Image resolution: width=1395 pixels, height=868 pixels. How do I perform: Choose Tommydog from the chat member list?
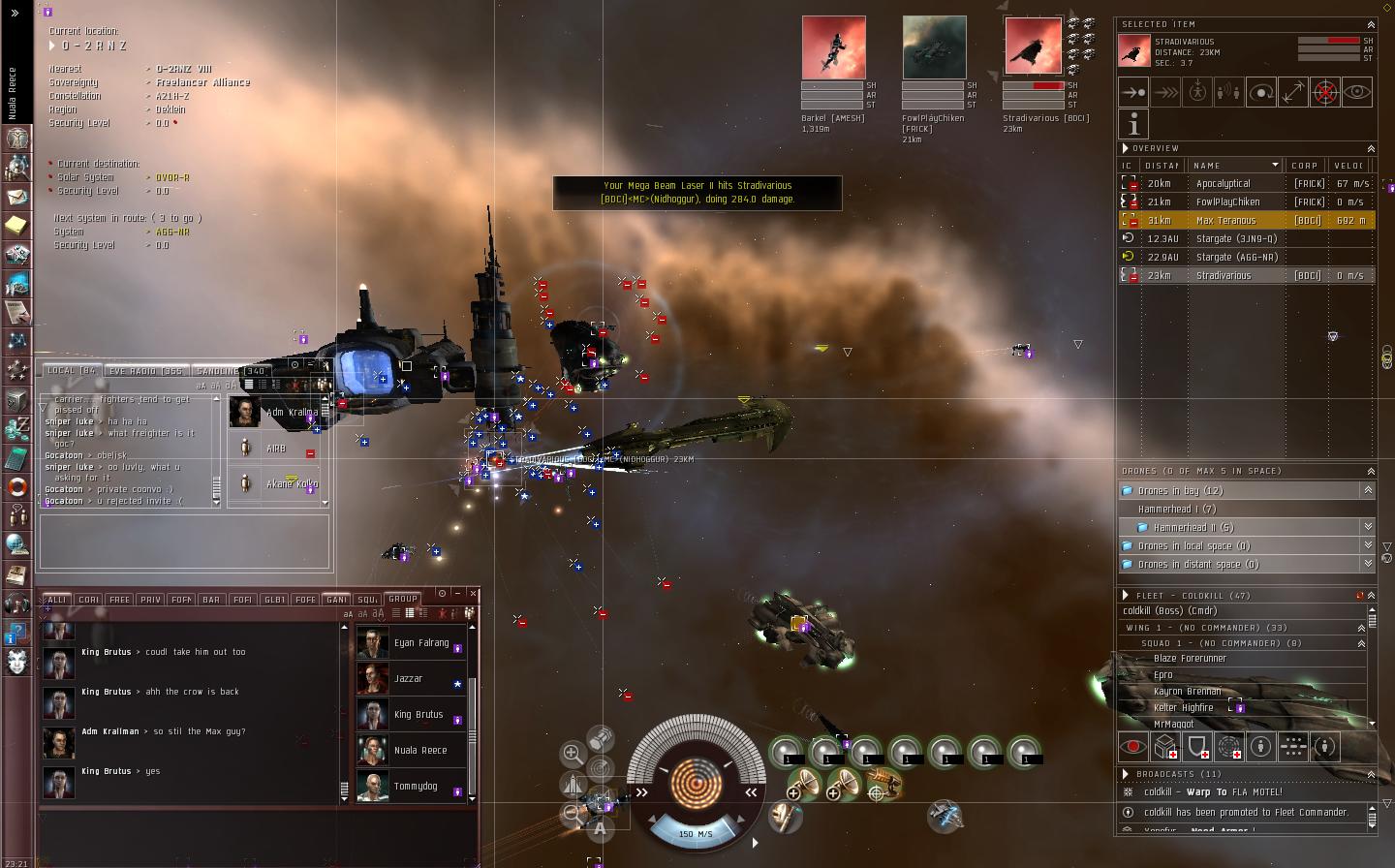(x=415, y=786)
